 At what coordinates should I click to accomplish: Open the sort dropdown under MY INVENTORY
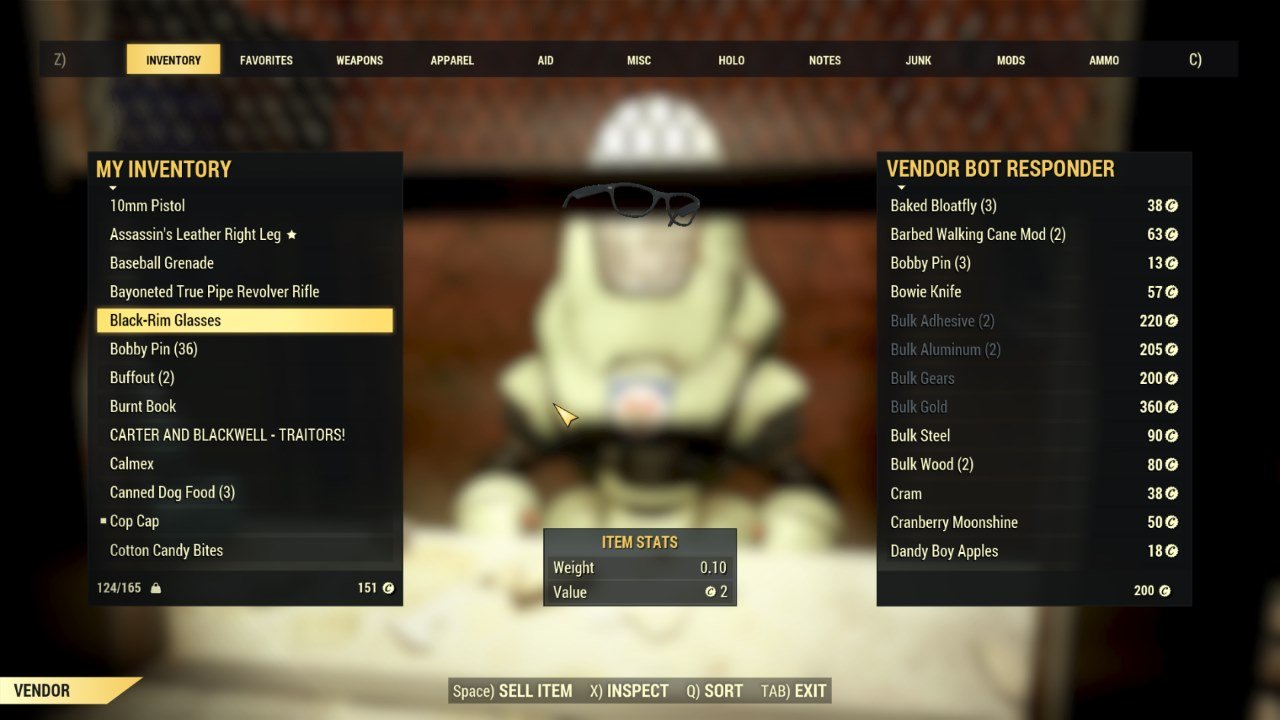coord(113,188)
